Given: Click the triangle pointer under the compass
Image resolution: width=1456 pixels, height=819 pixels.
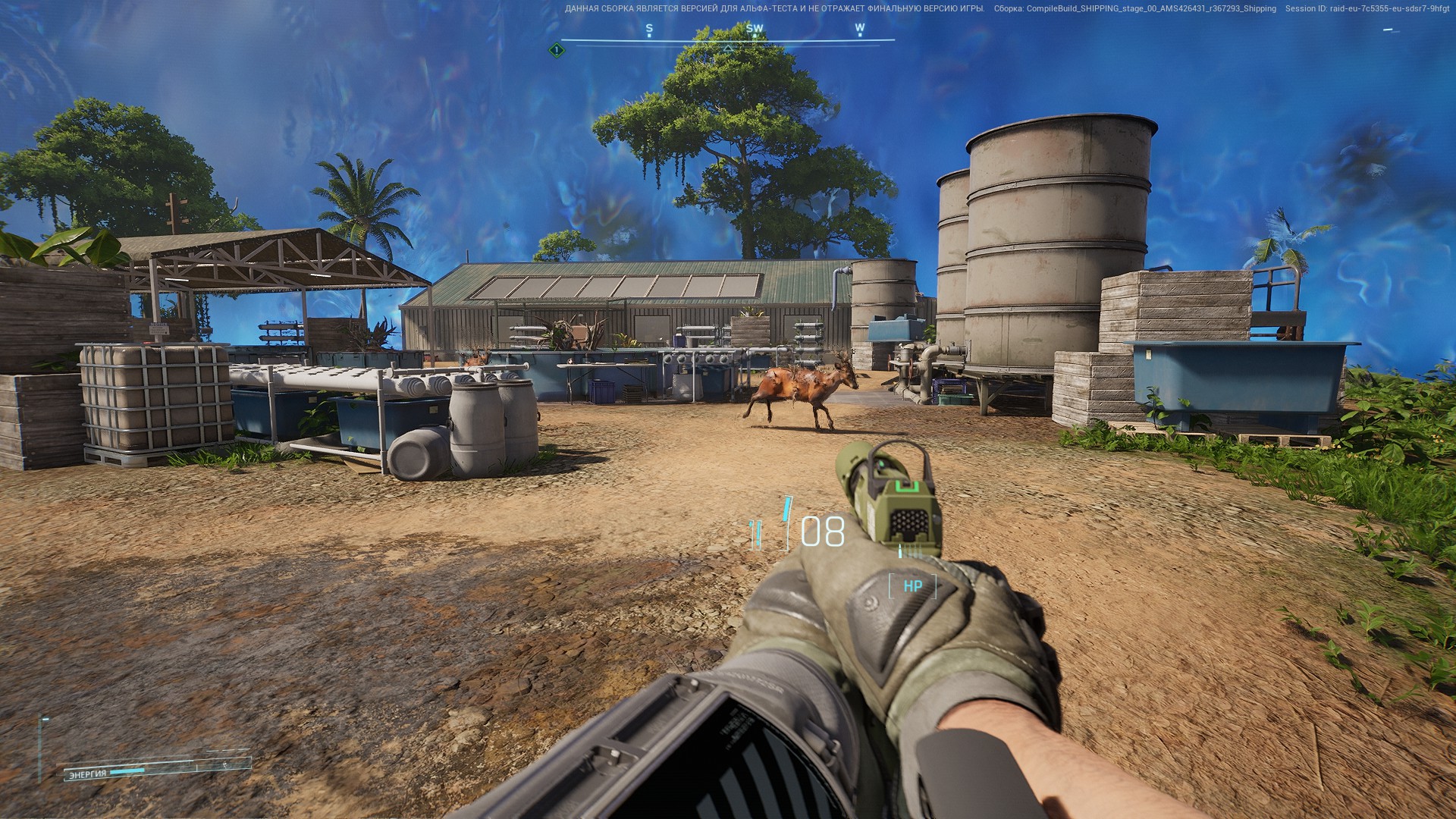Looking at the screenshot, I should (728, 49).
